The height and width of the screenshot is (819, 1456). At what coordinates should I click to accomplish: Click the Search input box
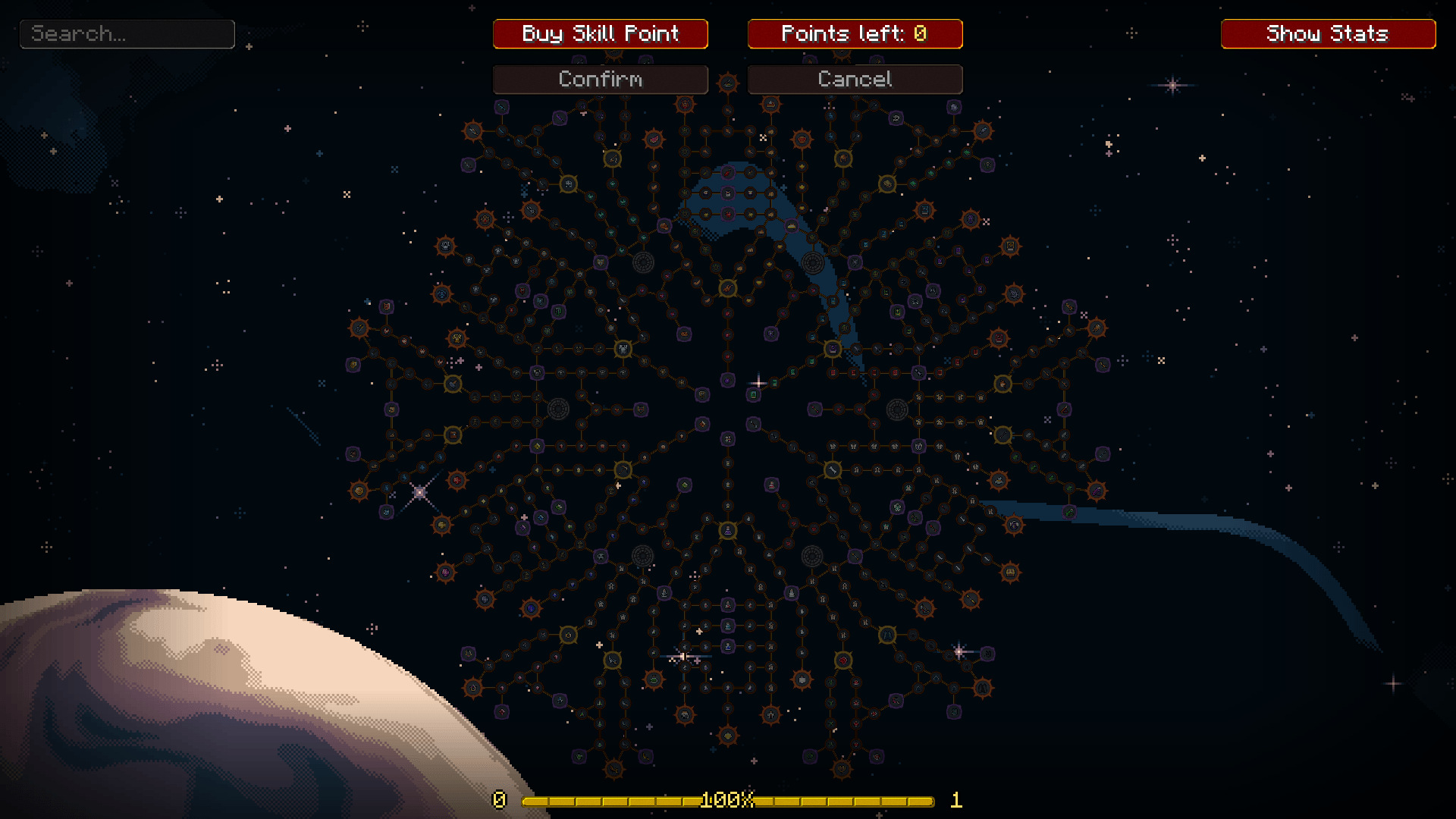127,34
